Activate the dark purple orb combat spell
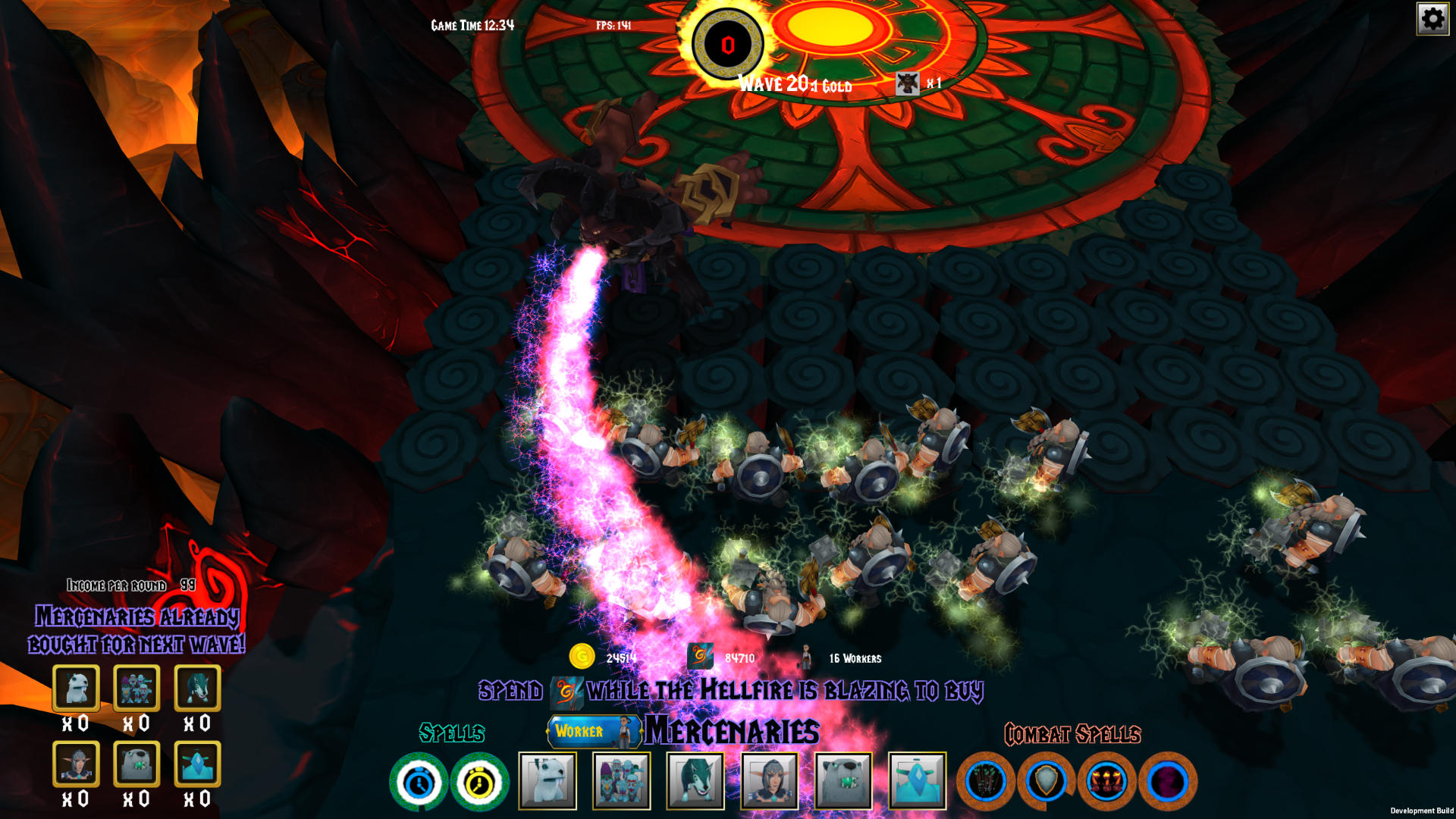Image resolution: width=1456 pixels, height=819 pixels. click(1168, 781)
